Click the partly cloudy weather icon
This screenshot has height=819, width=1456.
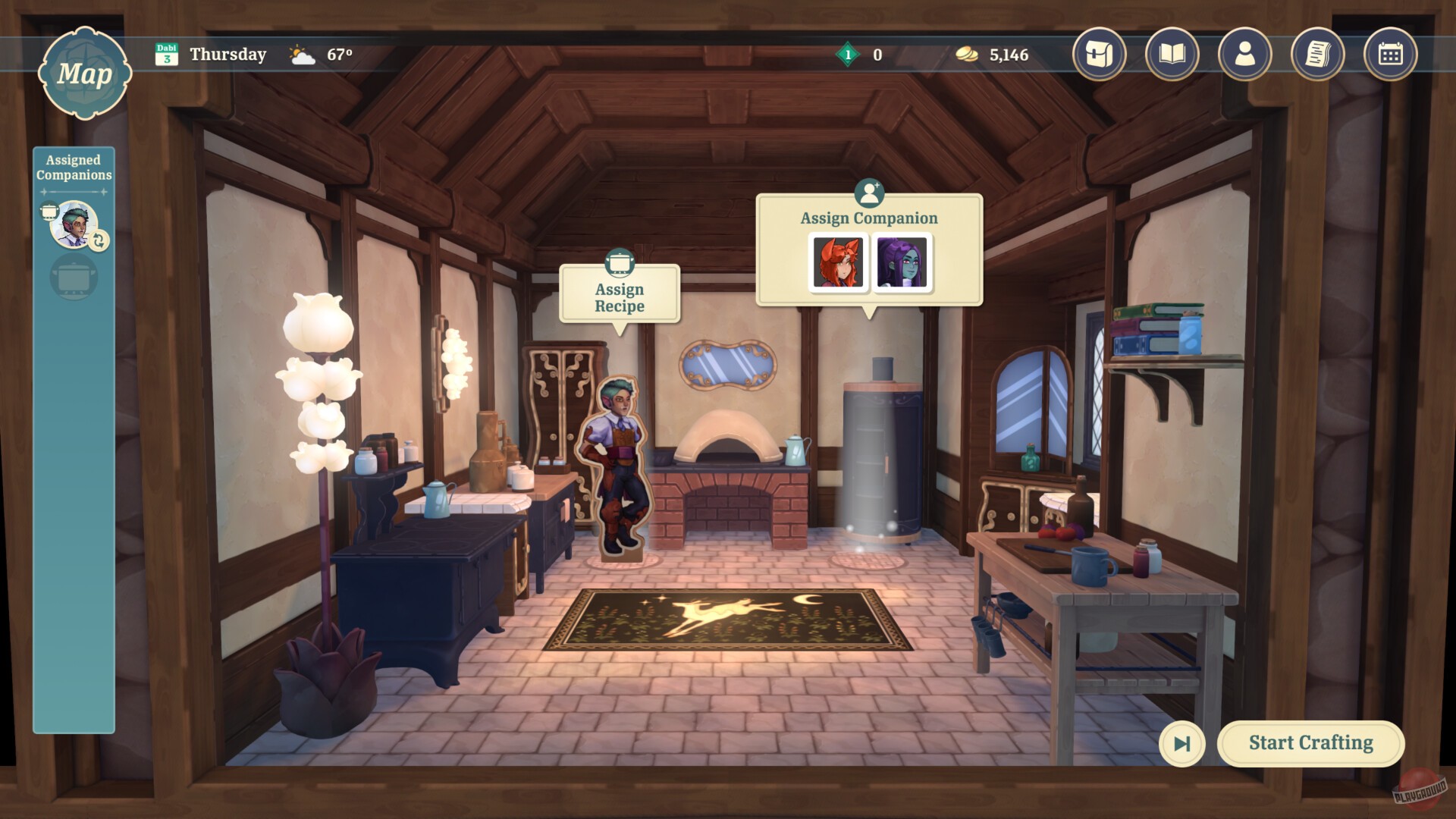[300, 54]
